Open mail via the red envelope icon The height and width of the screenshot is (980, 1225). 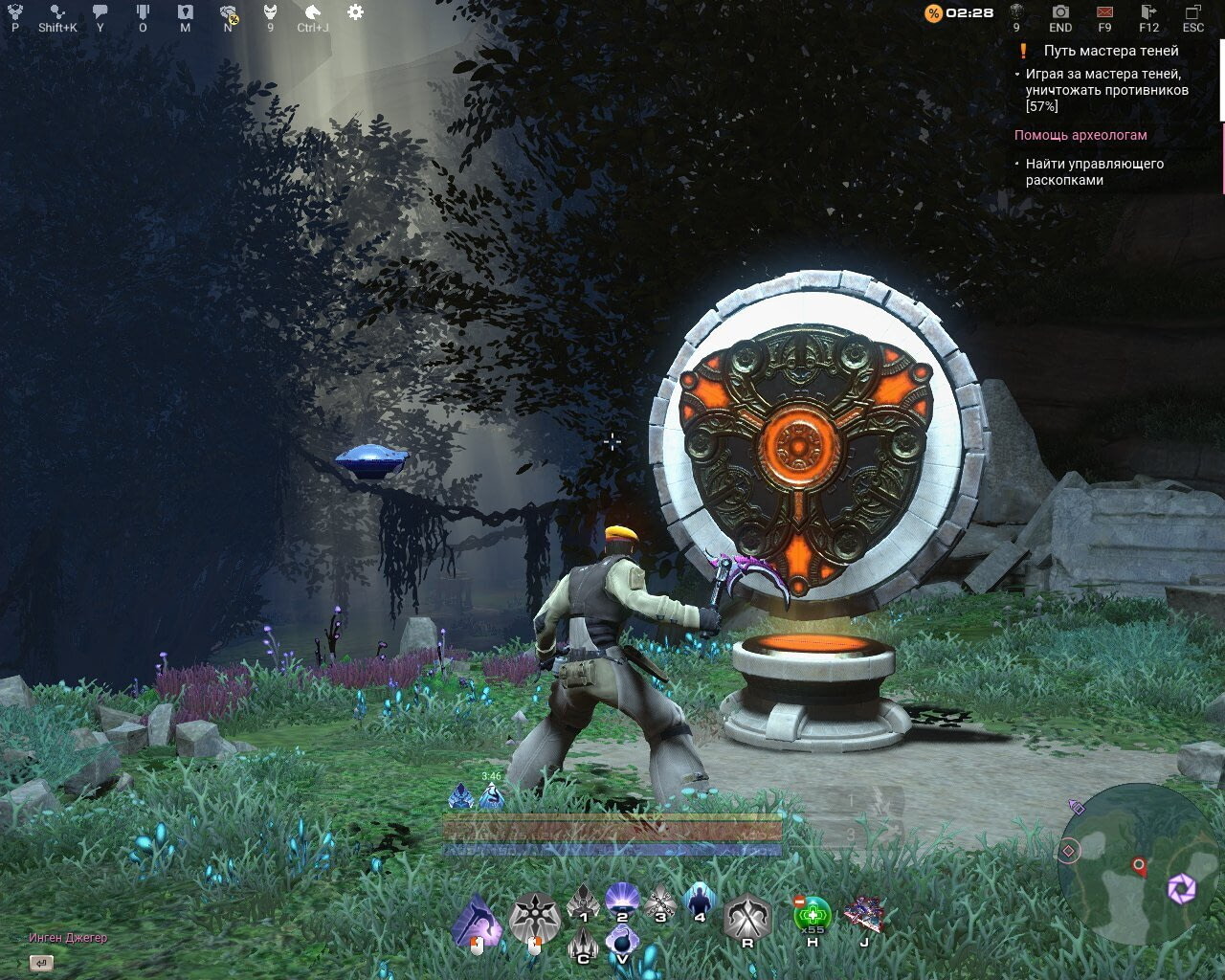(1102, 13)
